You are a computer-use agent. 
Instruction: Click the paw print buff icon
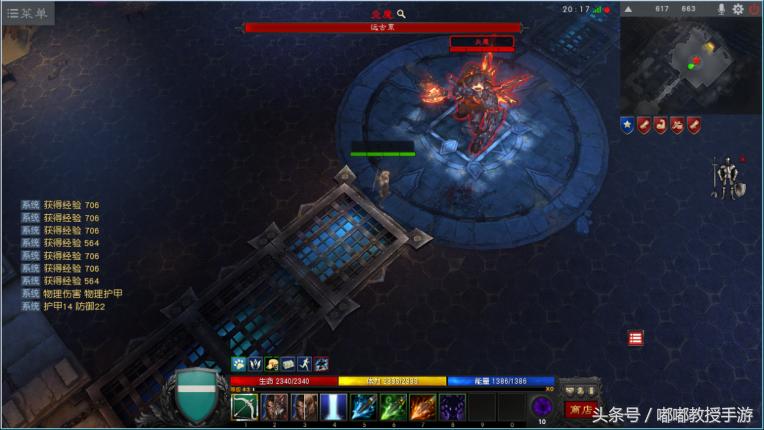coord(239,364)
